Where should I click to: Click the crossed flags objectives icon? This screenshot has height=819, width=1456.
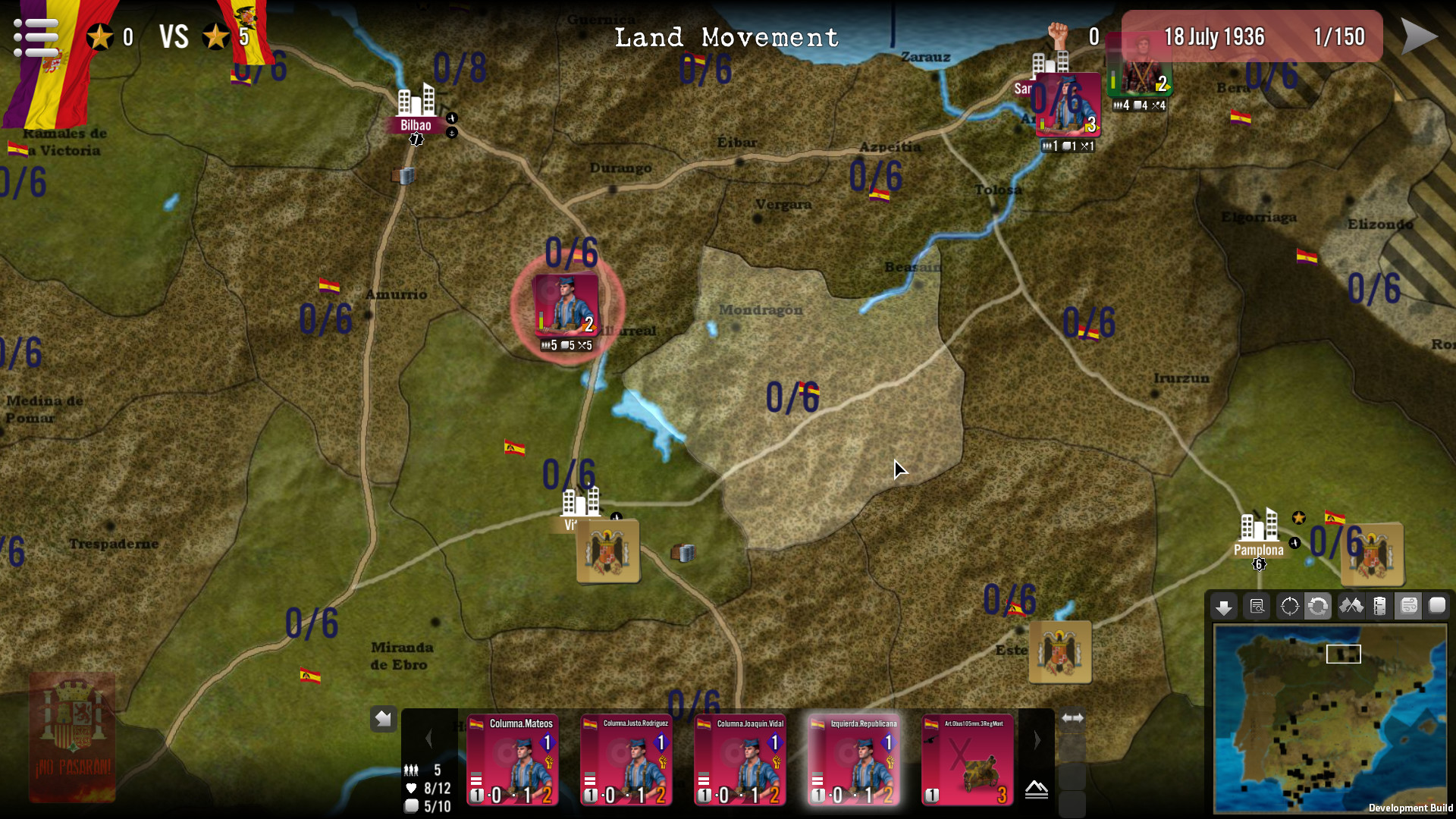pos(1352,607)
